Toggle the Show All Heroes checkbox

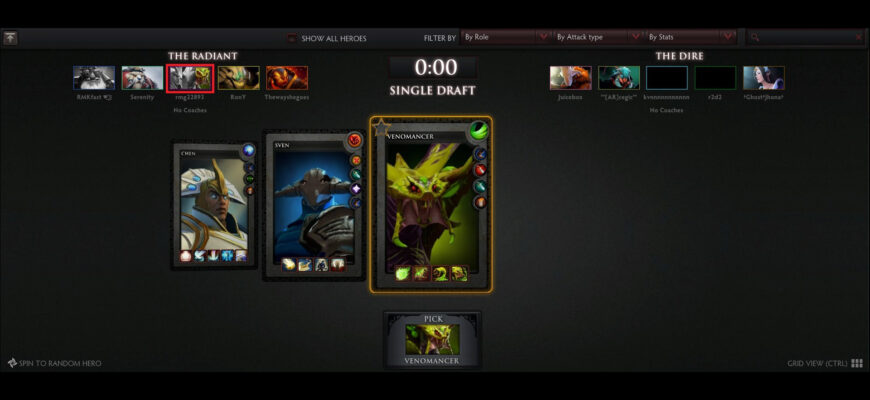click(292, 38)
